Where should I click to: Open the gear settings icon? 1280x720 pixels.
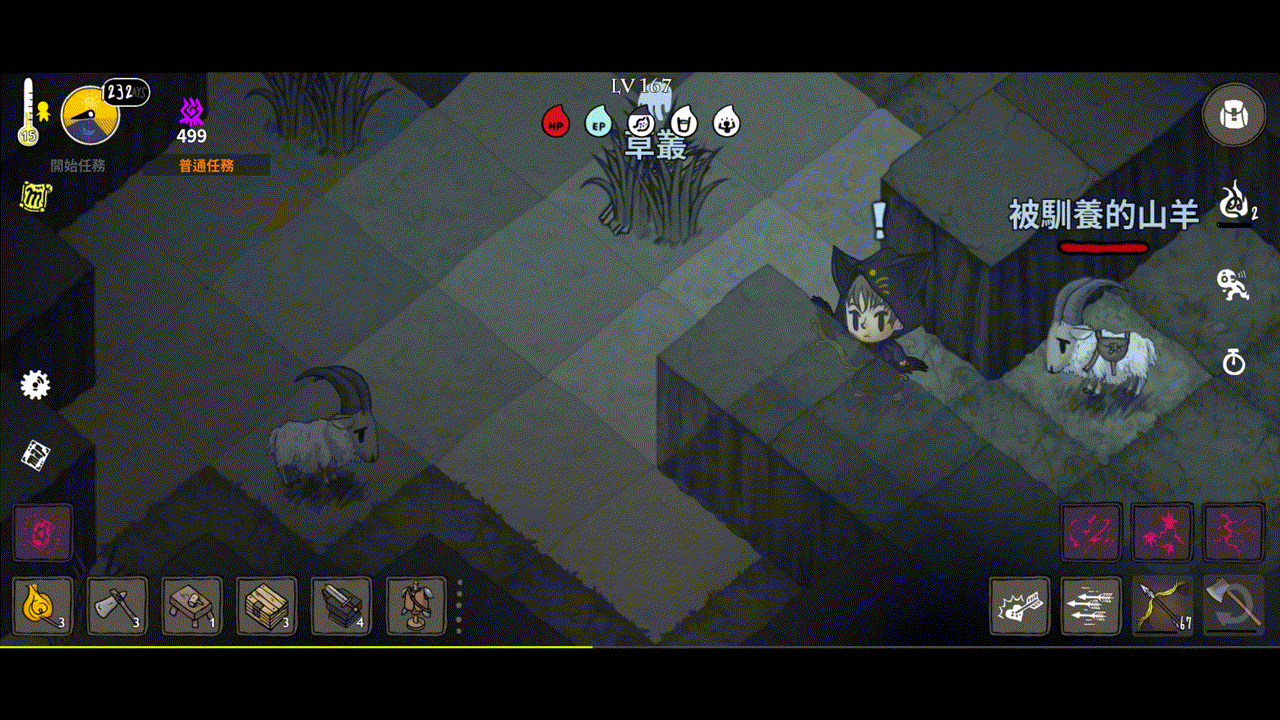[x=36, y=385]
